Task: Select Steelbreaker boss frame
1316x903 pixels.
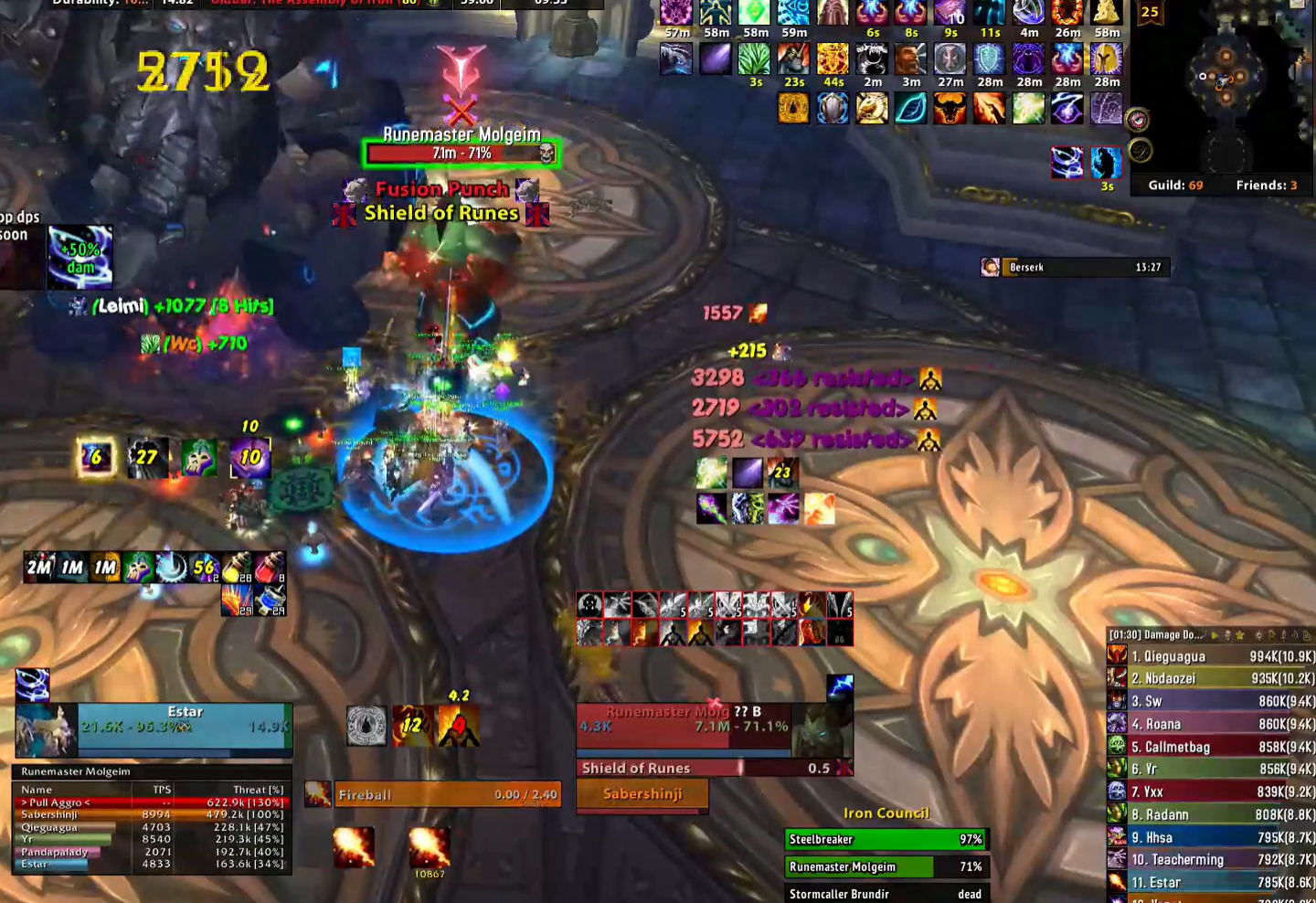Action: [x=884, y=839]
